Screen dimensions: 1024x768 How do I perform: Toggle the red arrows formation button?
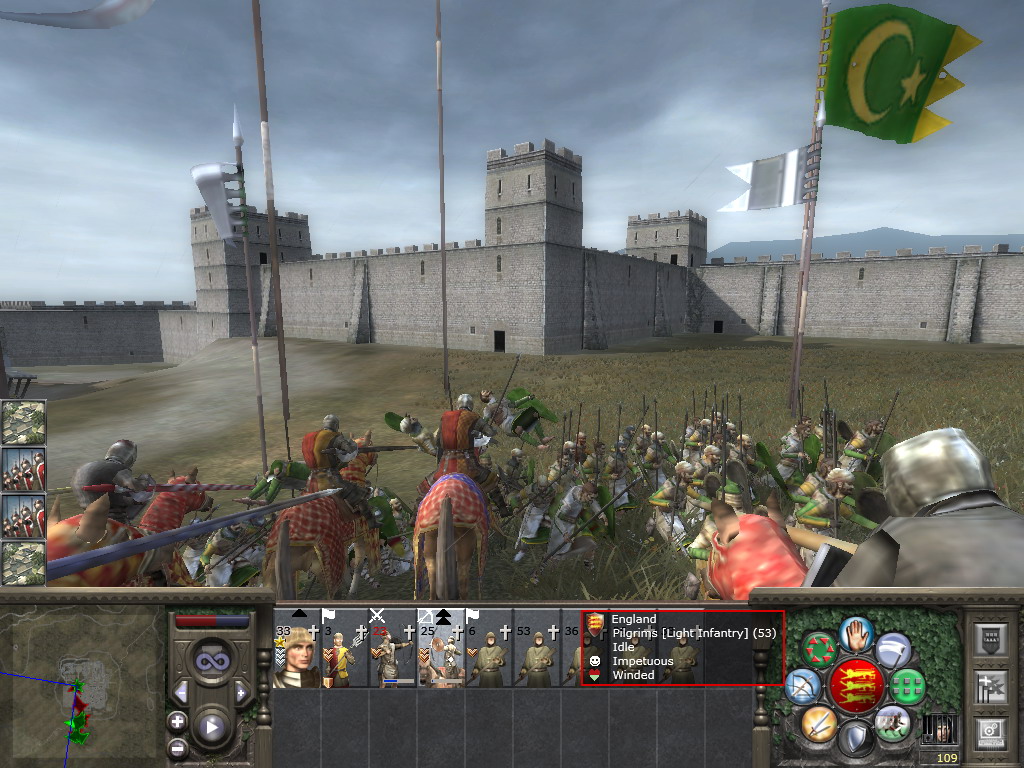click(x=819, y=650)
